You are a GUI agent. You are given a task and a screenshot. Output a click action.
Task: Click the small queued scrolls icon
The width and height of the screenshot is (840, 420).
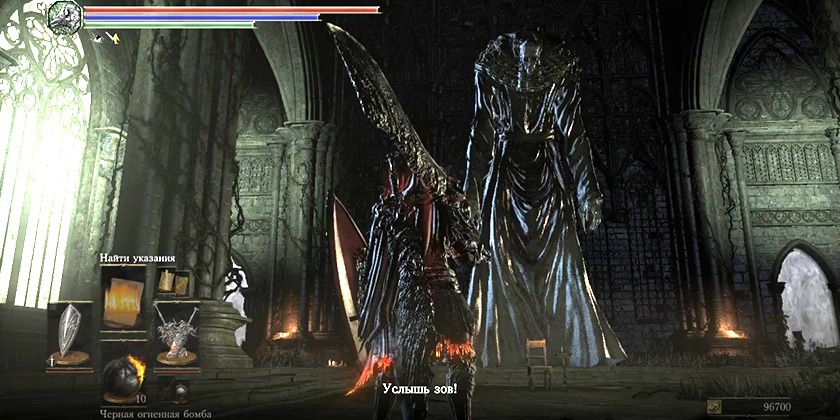[172, 284]
